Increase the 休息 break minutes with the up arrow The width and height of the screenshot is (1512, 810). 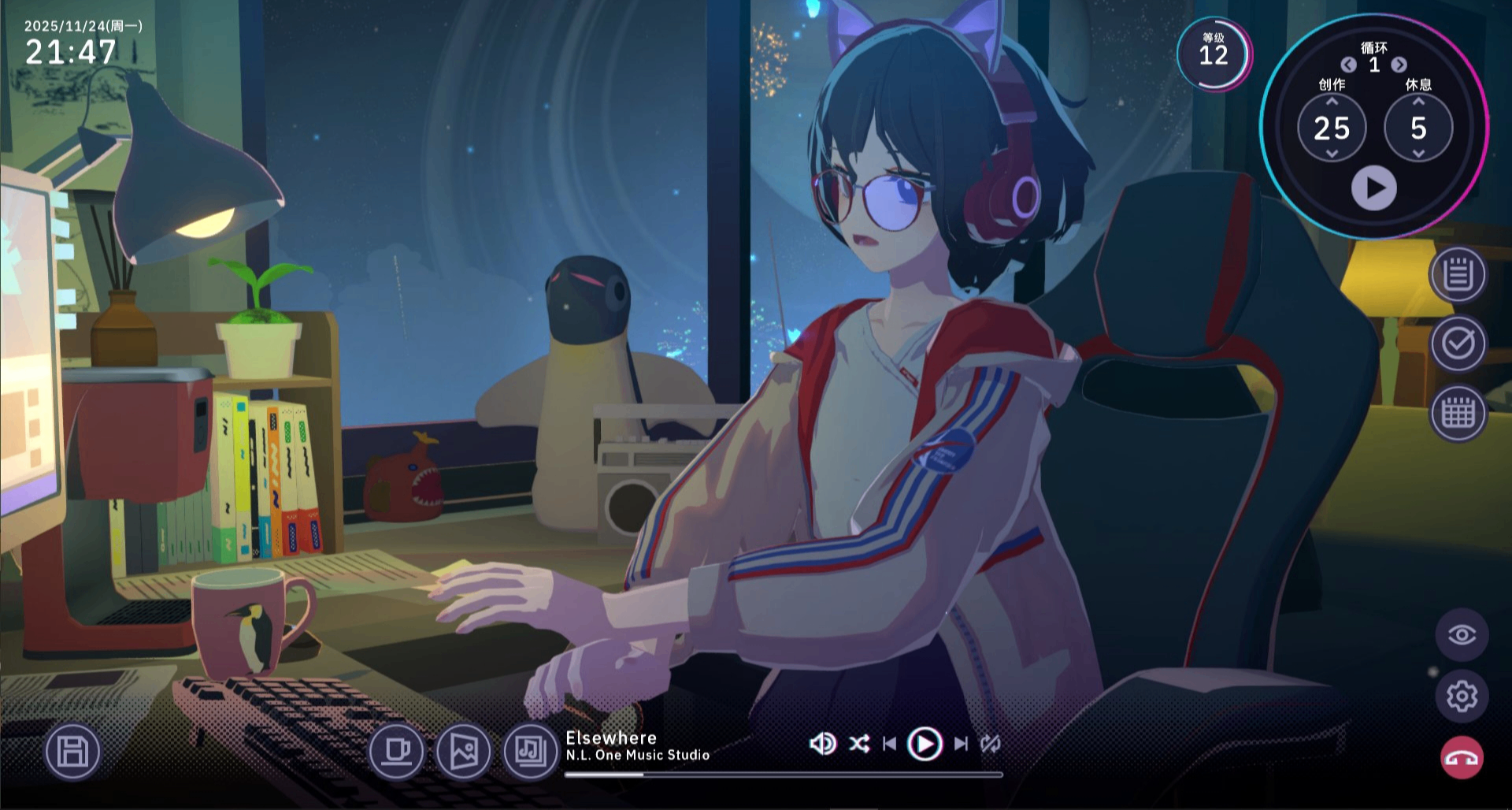pyautogui.click(x=1418, y=102)
